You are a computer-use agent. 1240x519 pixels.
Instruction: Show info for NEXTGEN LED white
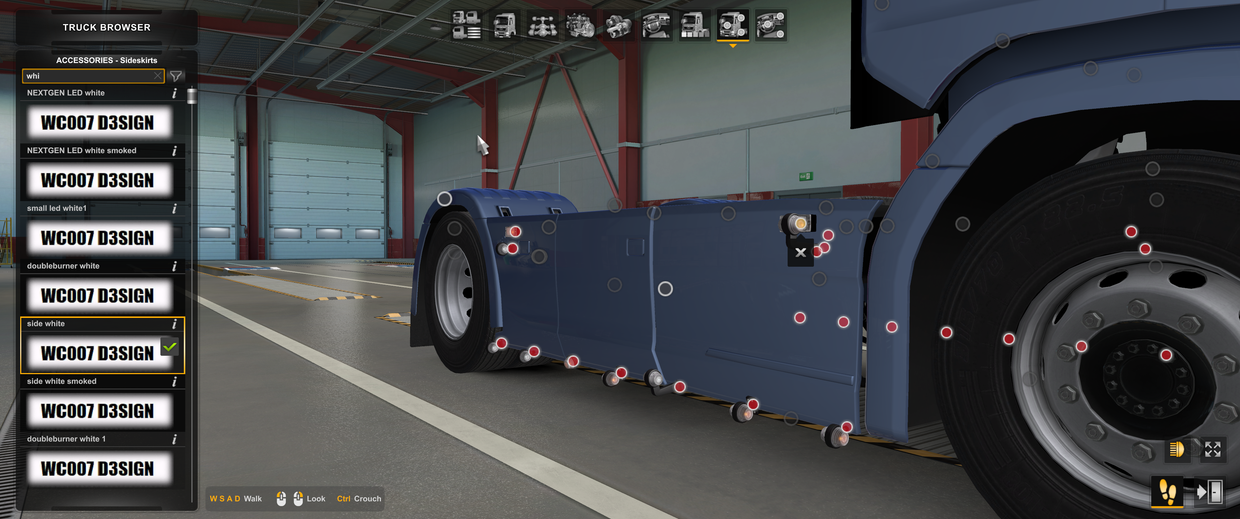(x=175, y=93)
